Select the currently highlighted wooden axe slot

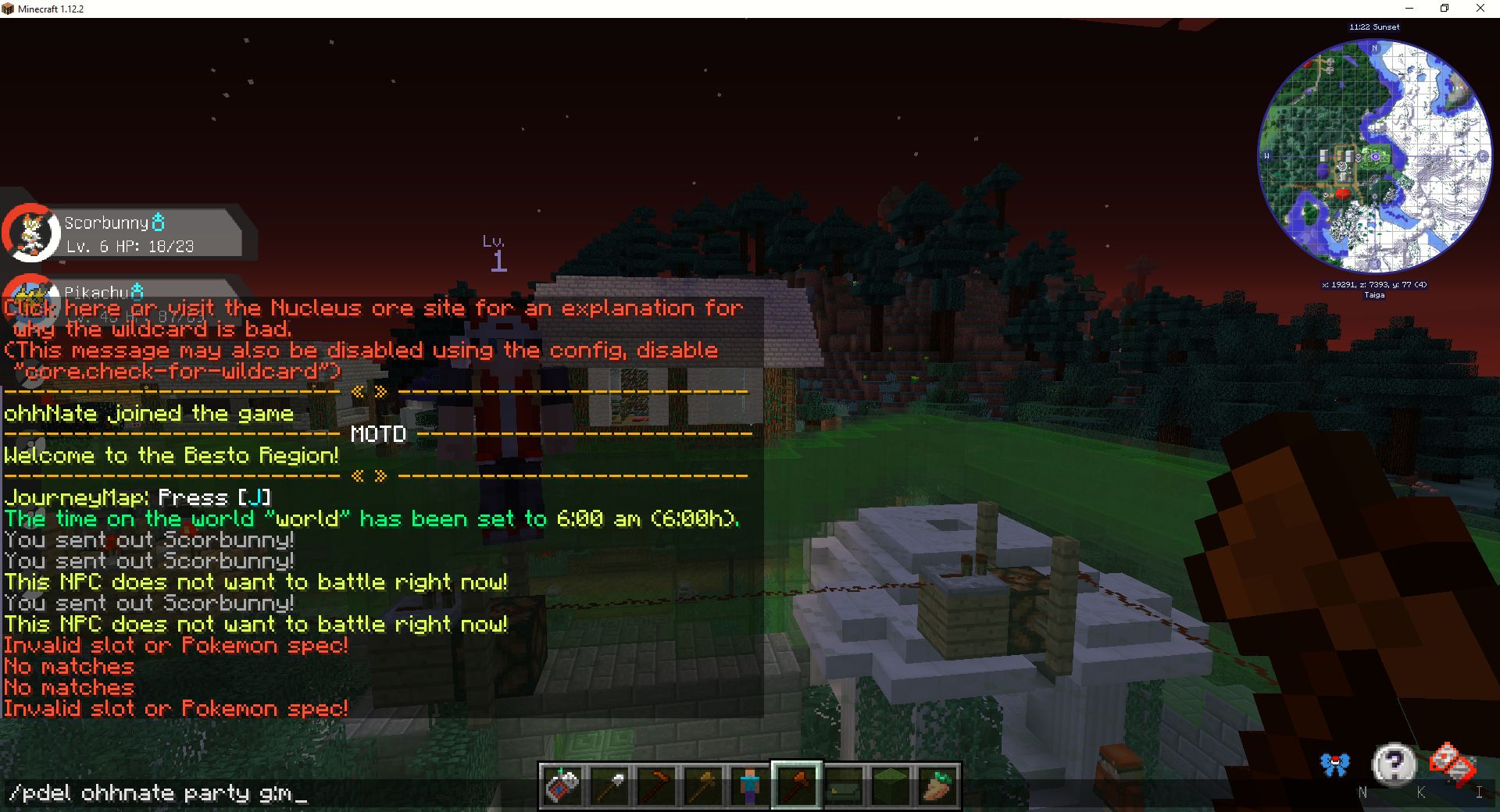coord(797,785)
